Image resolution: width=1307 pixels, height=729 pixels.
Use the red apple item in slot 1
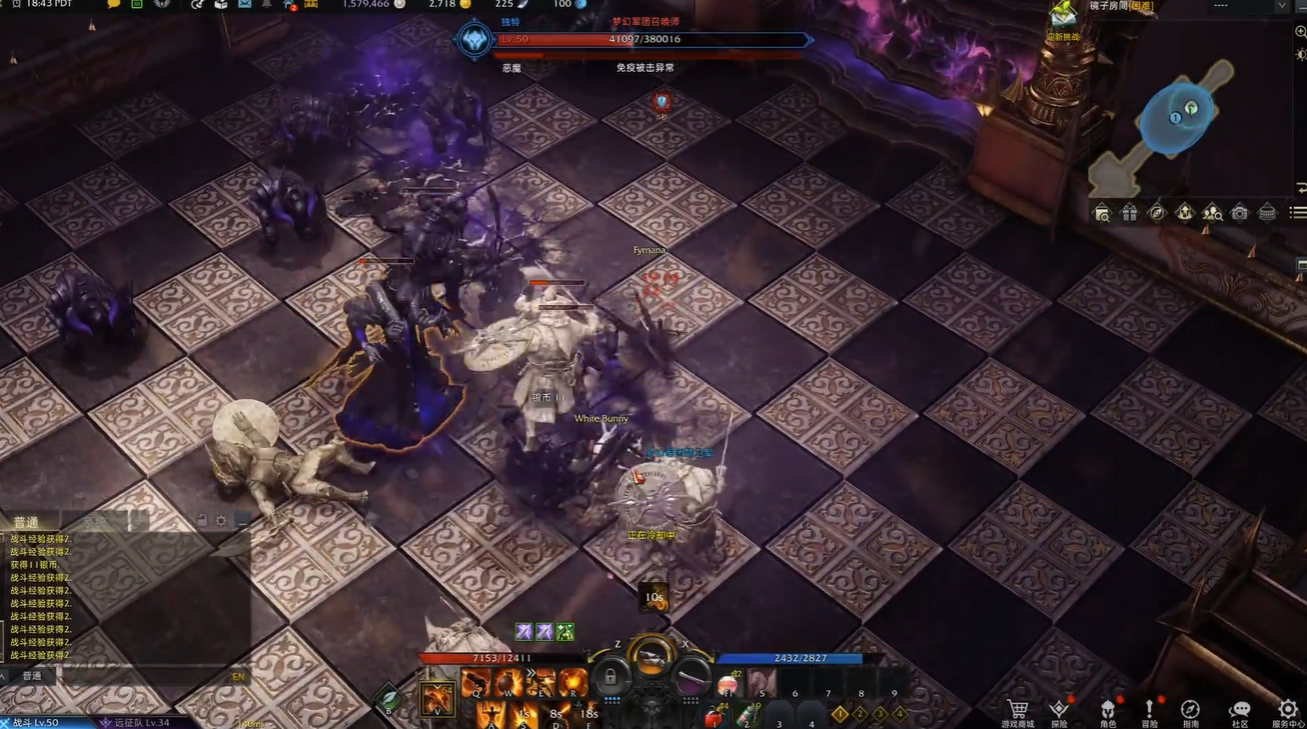715,716
